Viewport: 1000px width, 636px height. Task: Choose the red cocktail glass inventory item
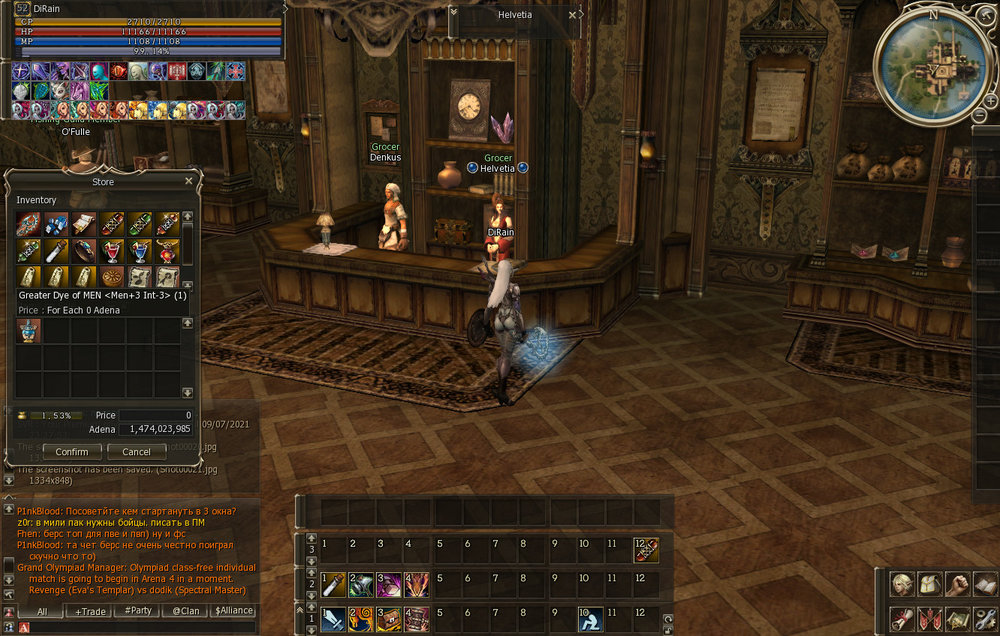coord(112,249)
